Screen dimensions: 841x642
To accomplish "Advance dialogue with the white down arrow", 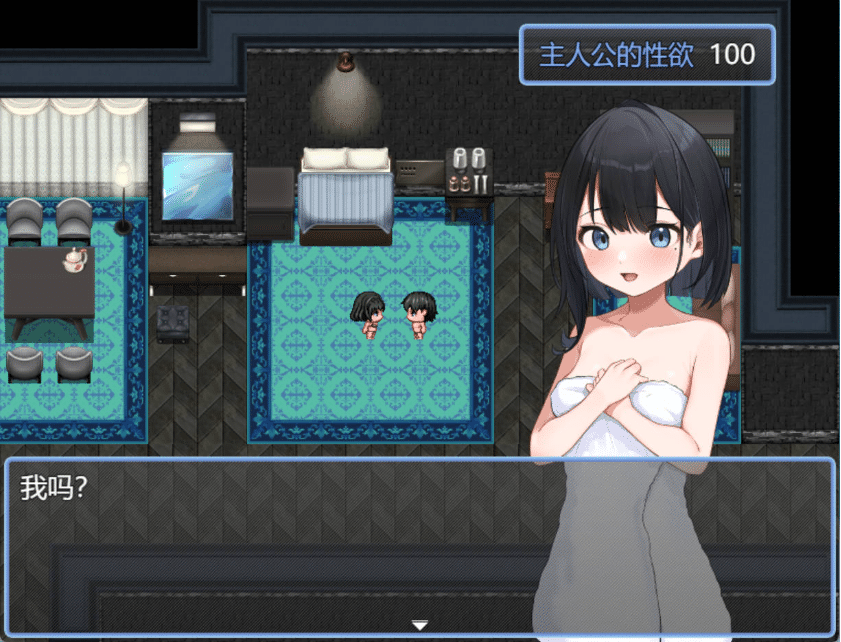I will (x=420, y=625).
